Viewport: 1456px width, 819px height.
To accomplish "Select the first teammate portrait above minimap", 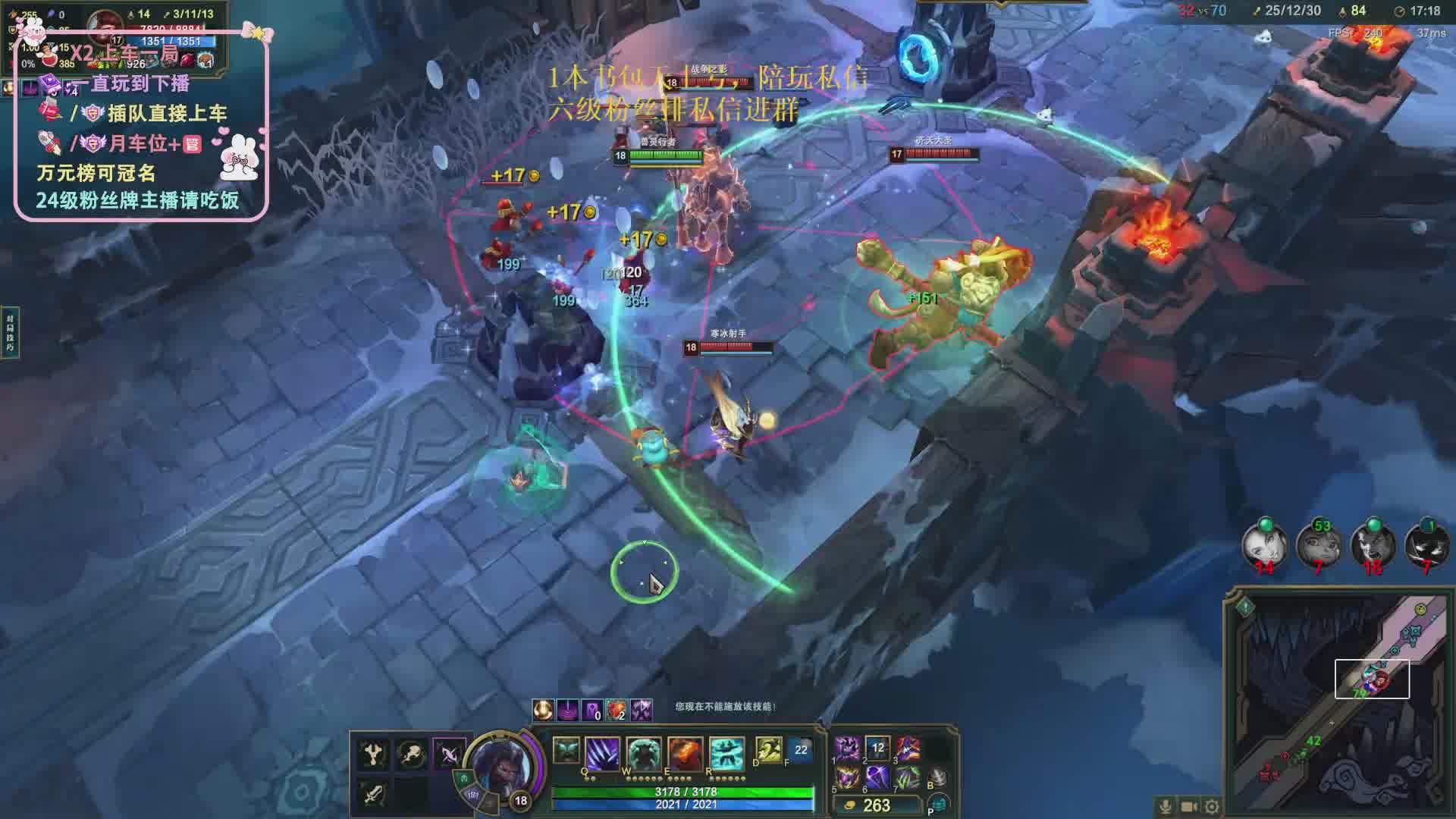I will pyautogui.click(x=1264, y=544).
